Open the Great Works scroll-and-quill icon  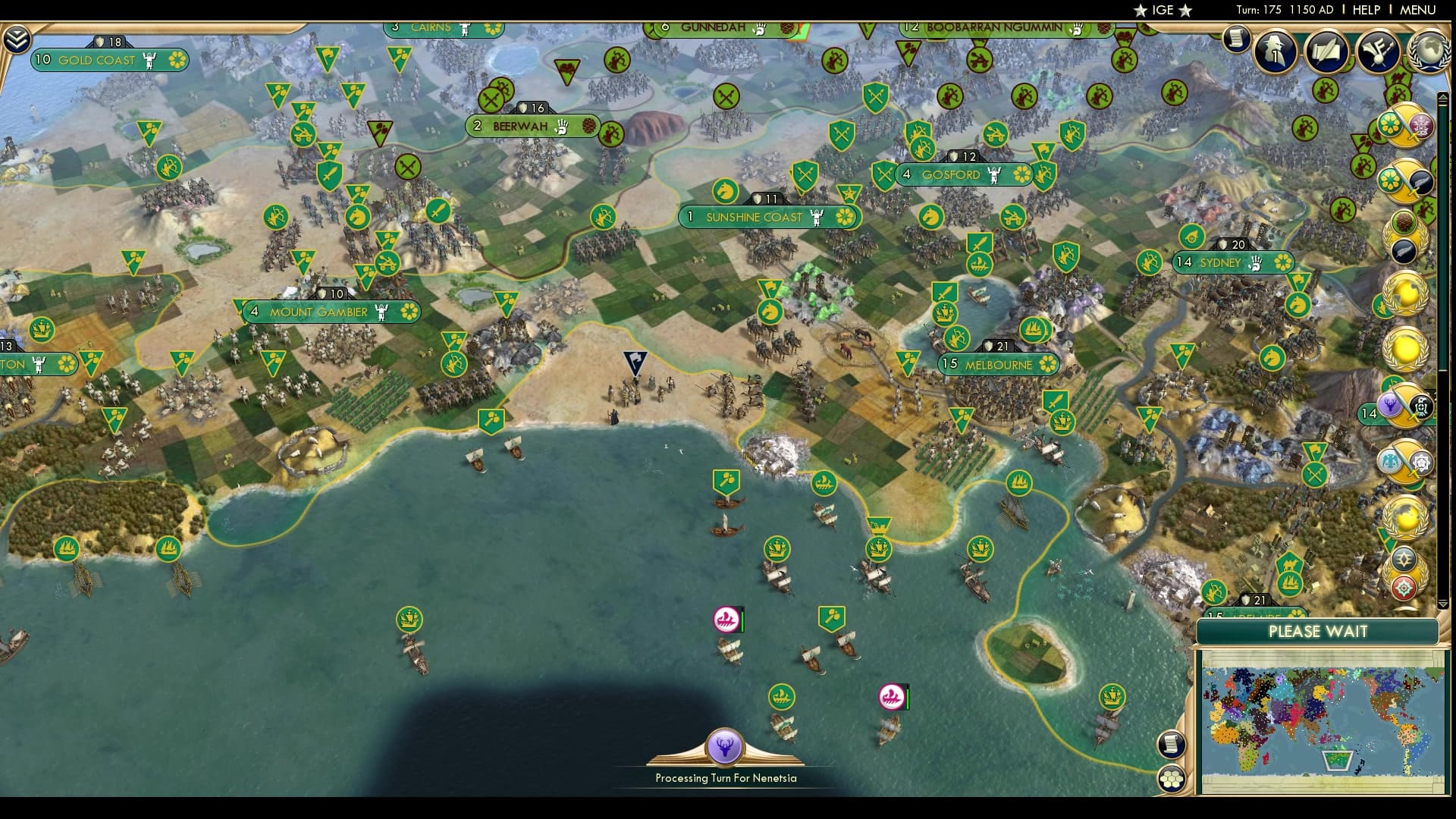[x=1326, y=52]
